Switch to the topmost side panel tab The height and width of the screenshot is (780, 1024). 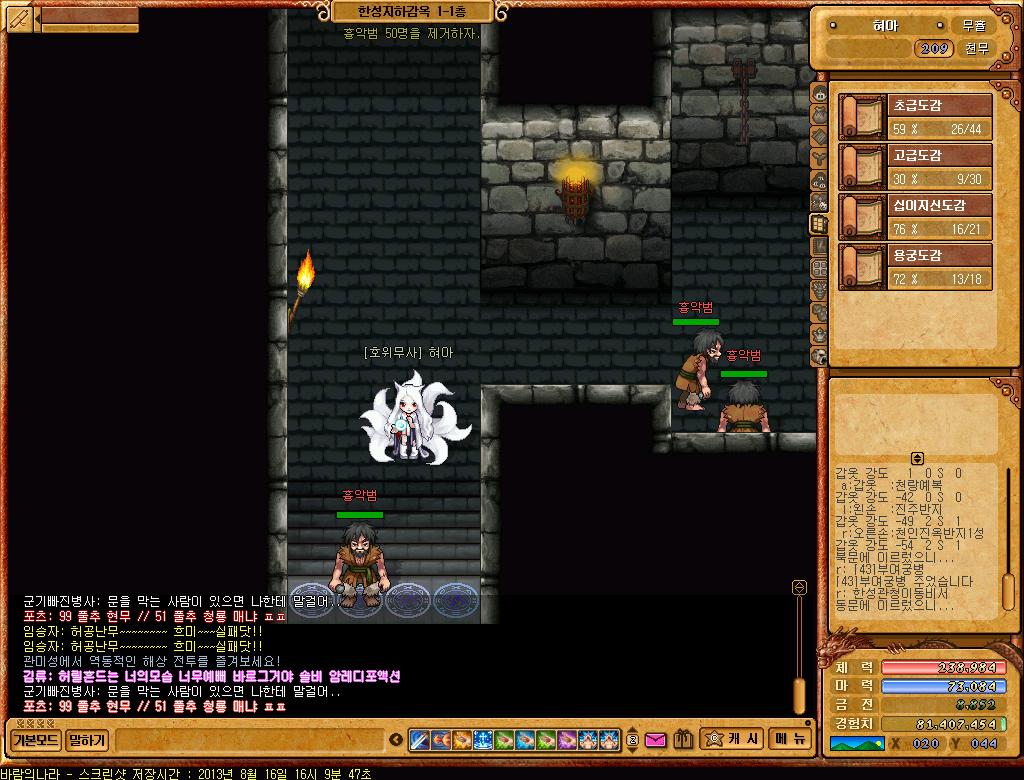(x=819, y=94)
